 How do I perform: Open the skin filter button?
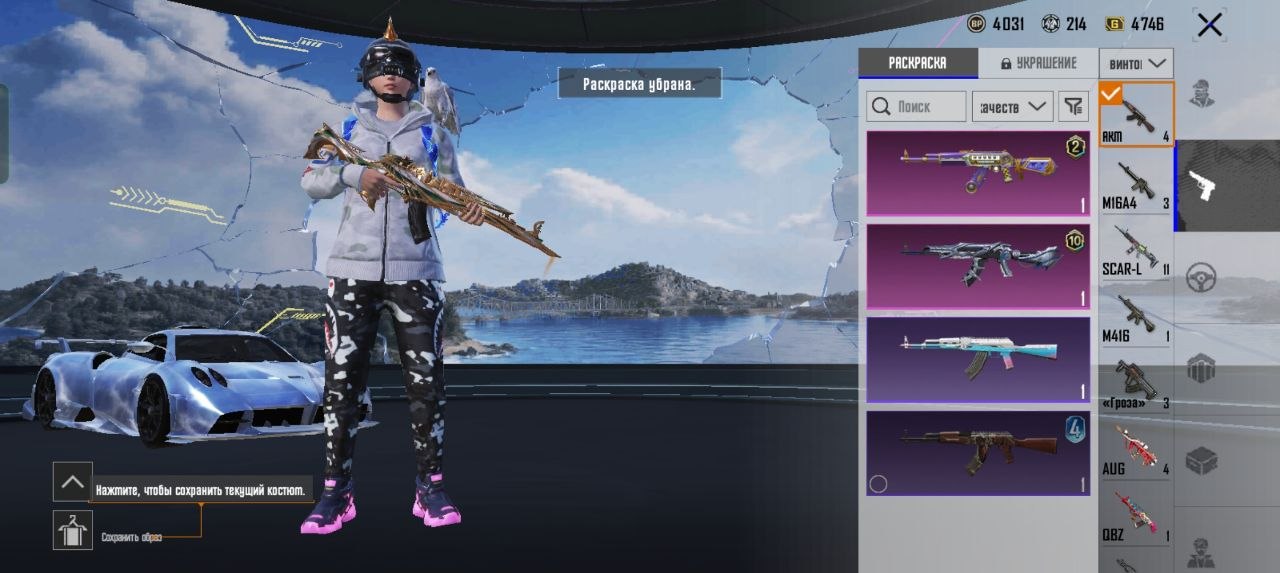click(1073, 106)
